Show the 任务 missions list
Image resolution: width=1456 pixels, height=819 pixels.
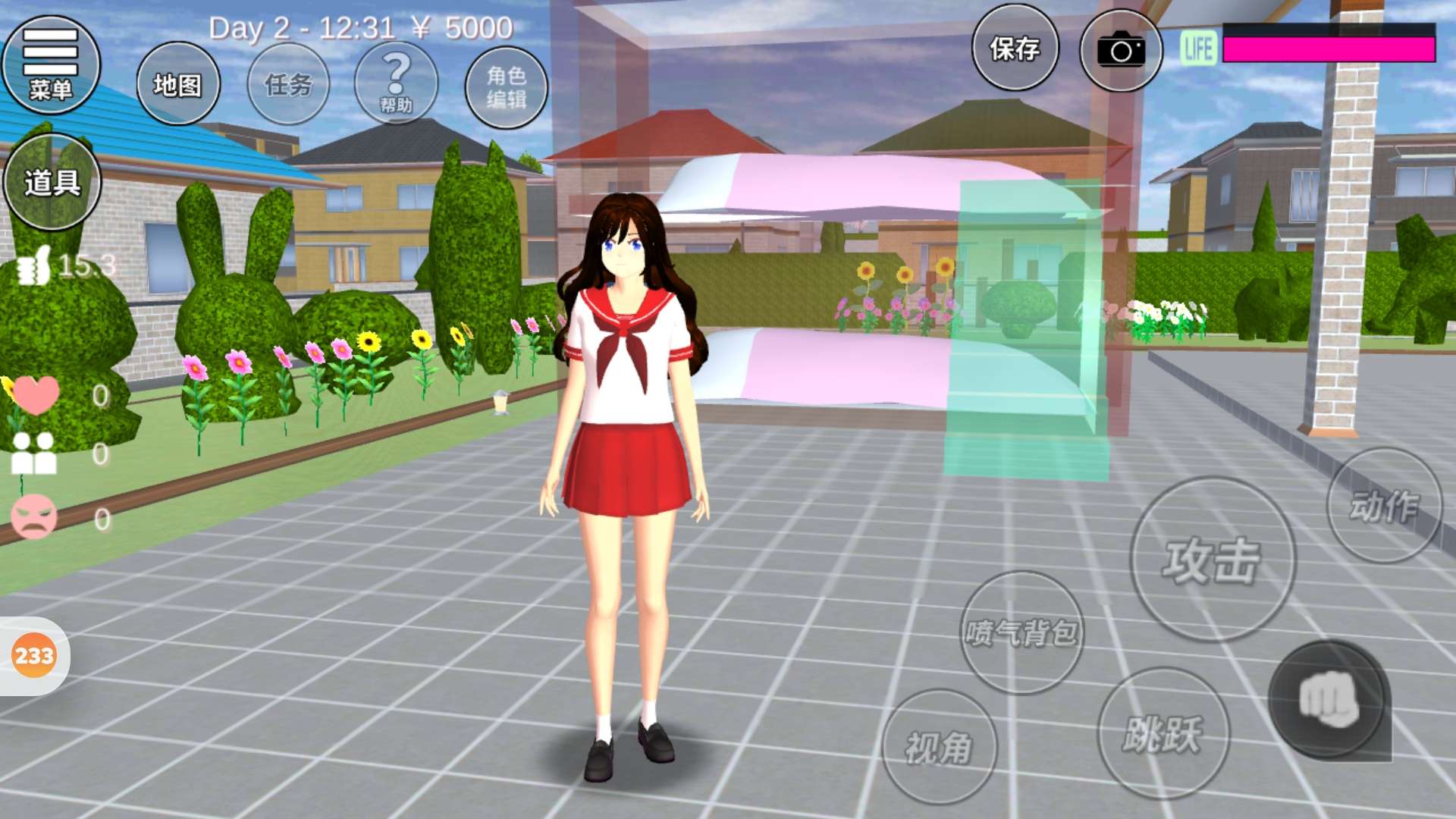click(288, 84)
